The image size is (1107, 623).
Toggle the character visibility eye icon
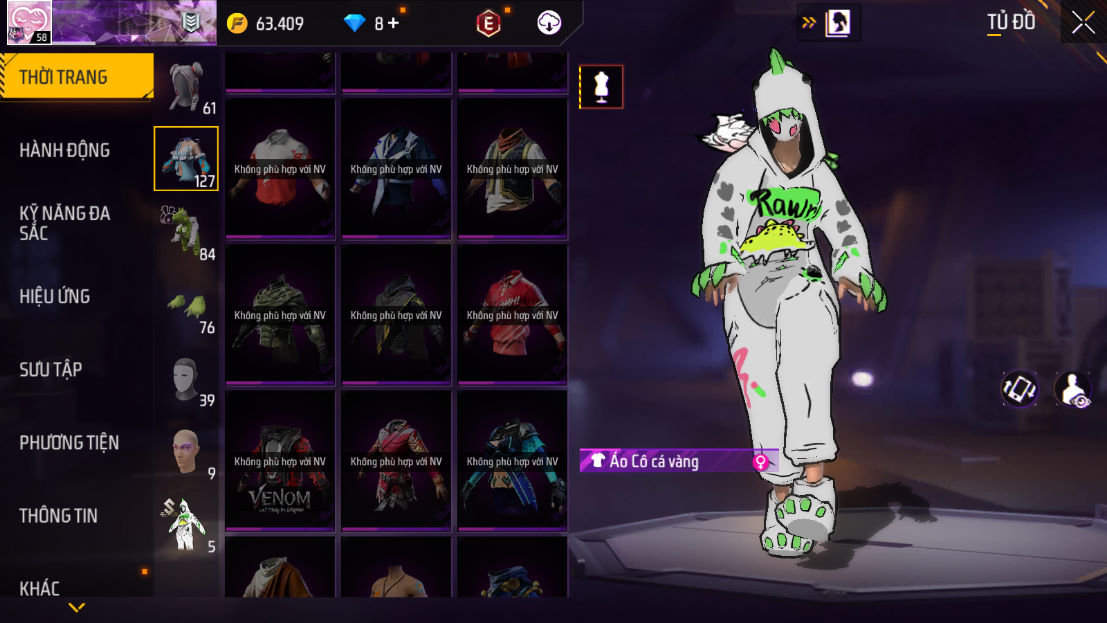(1073, 389)
